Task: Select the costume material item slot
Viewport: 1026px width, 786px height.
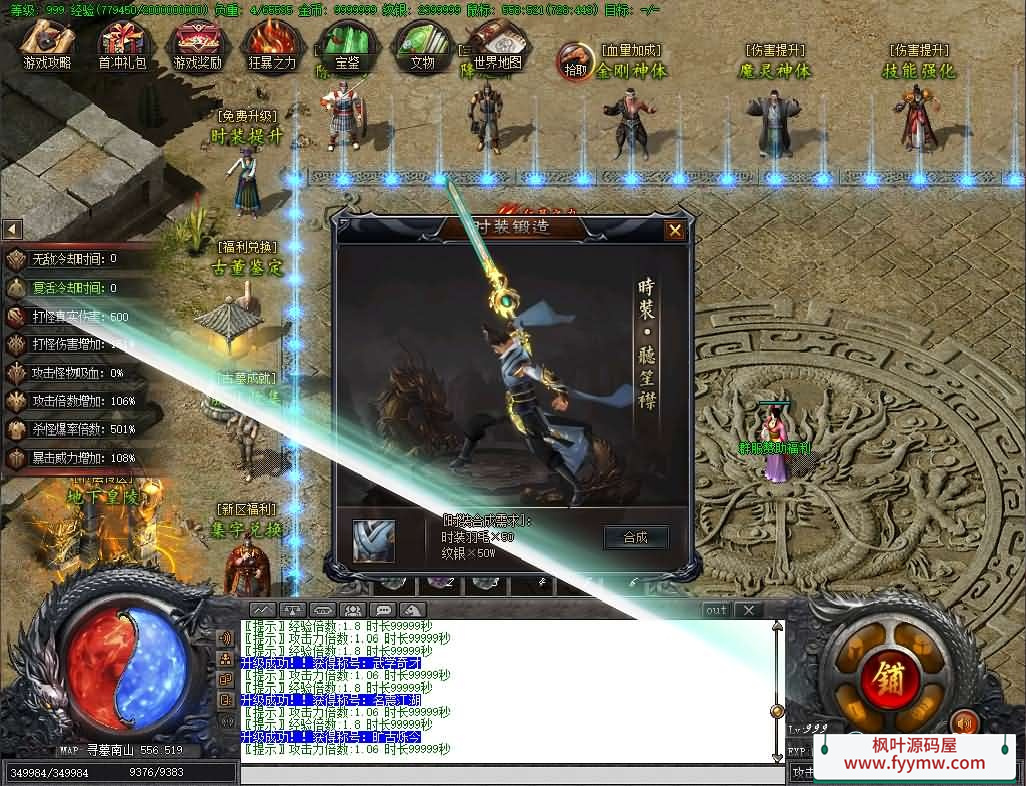Action: pos(374,540)
